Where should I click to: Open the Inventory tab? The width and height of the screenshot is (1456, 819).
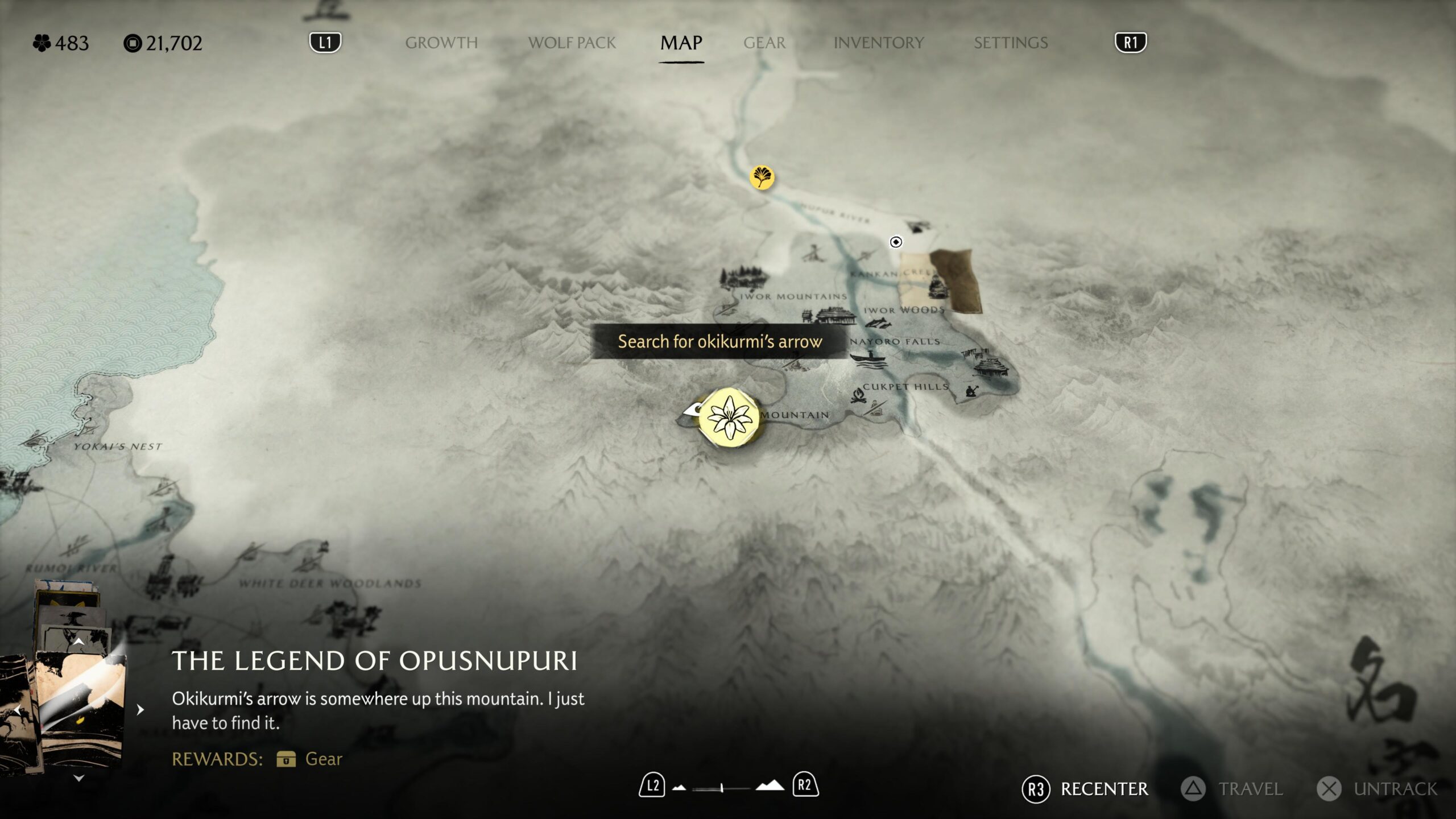[x=878, y=43]
